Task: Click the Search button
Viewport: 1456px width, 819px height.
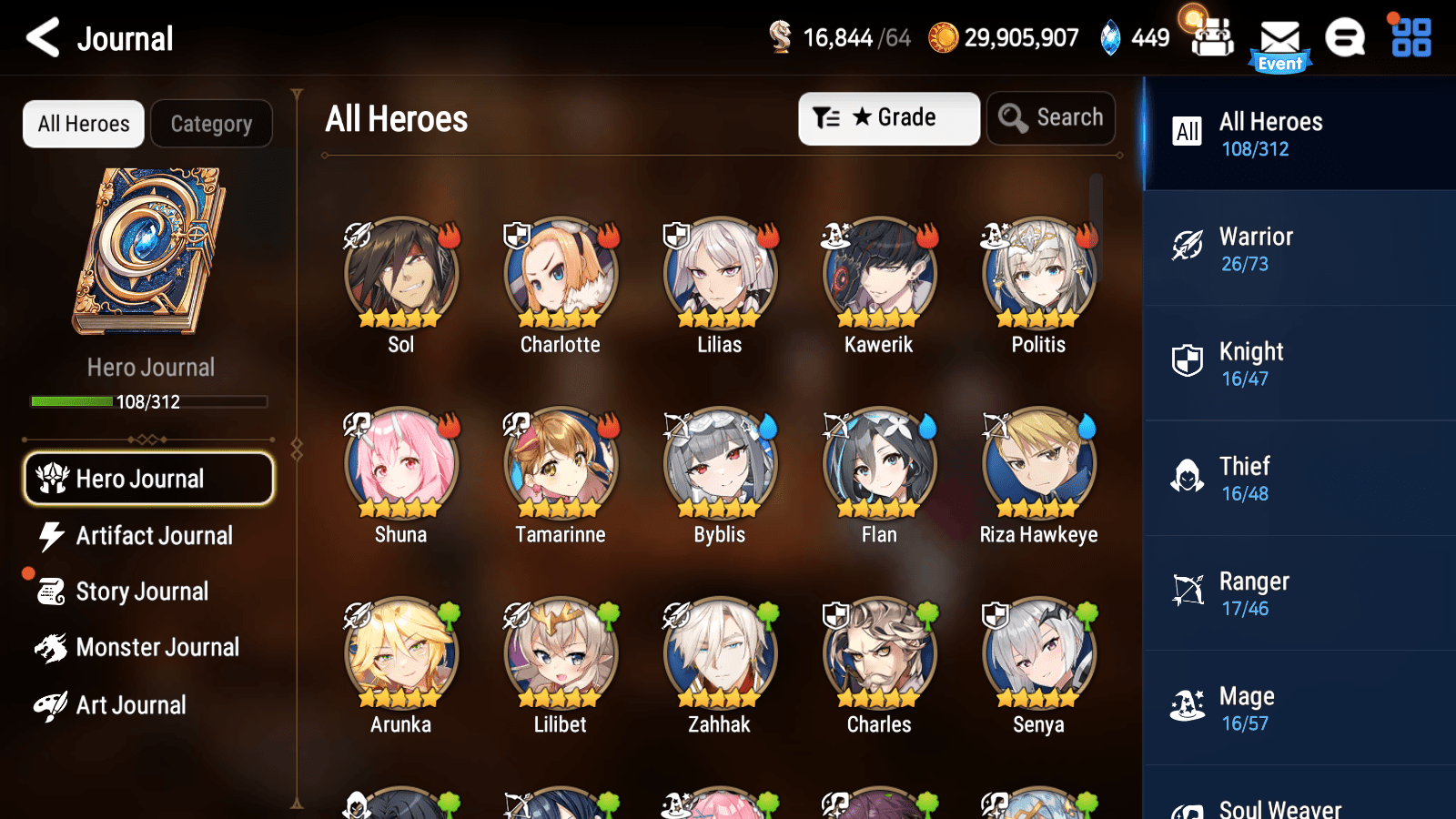Action: coord(1050,117)
